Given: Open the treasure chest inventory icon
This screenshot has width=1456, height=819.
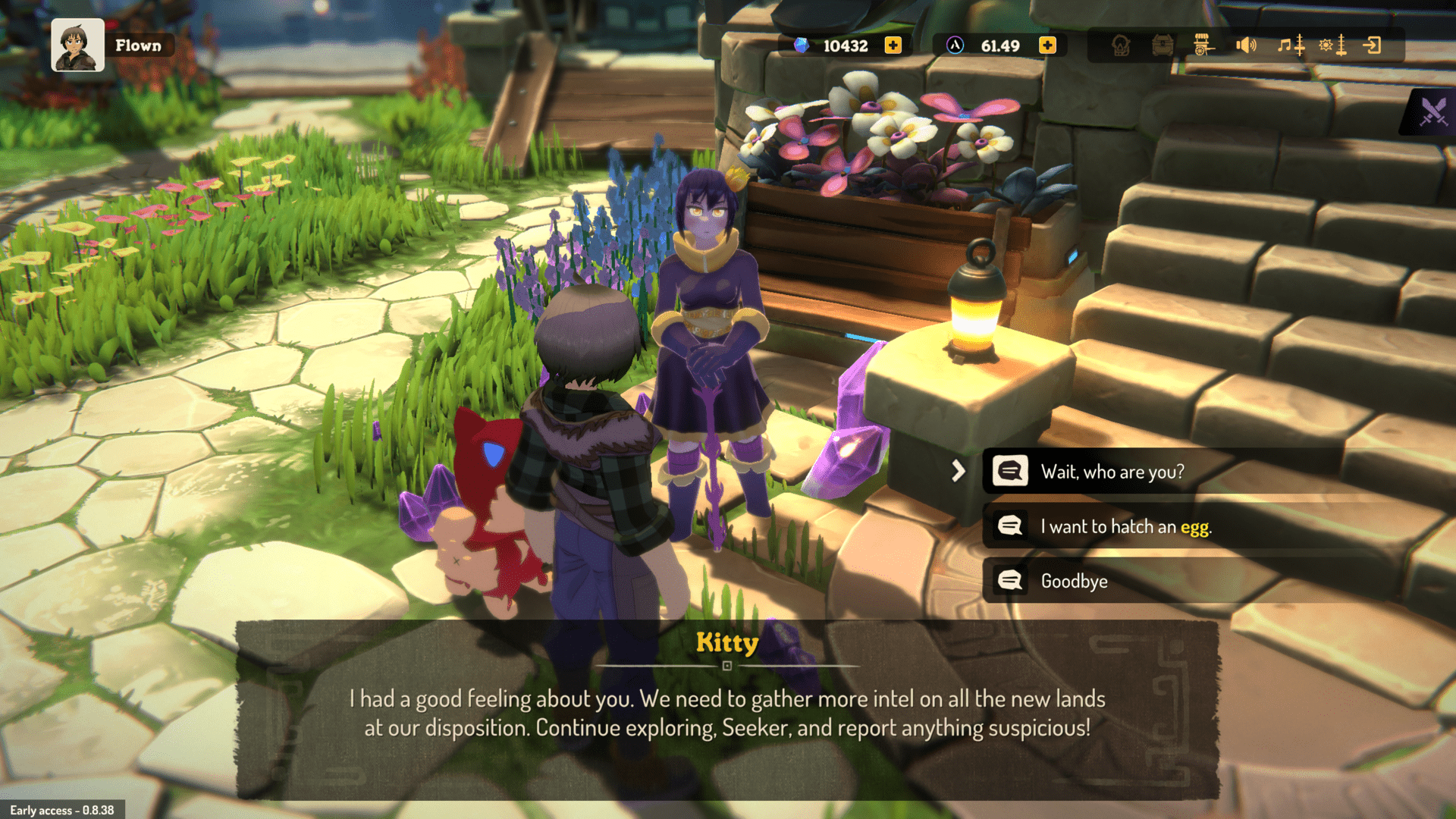Looking at the screenshot, I should point(1163,45).
